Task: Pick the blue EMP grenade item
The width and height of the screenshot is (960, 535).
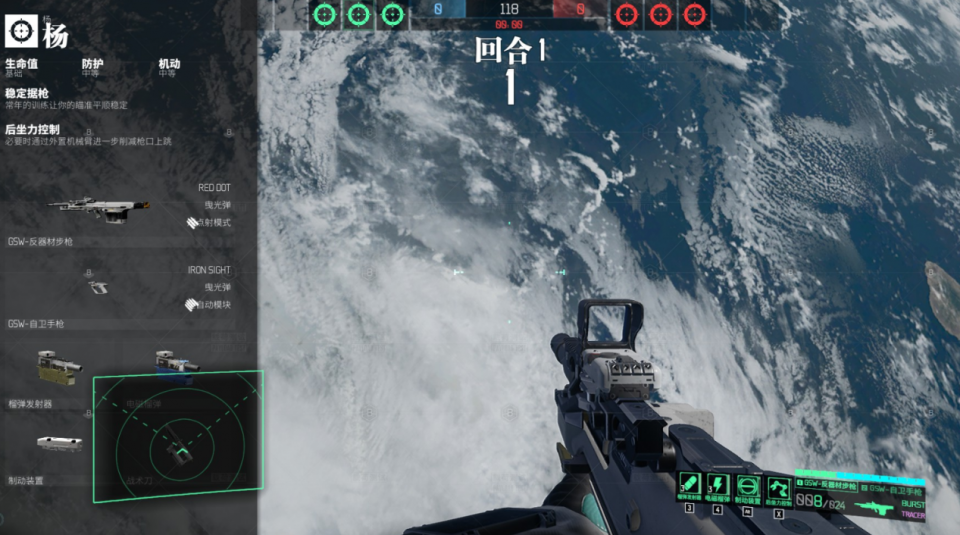Action: click(x=175, y=365)
